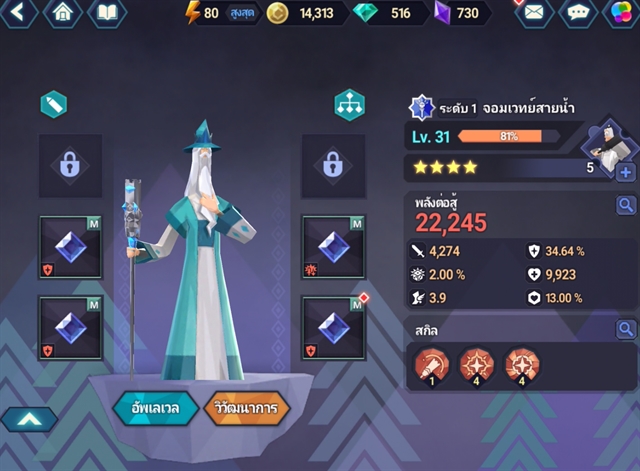Tap the orange วิวัฒนาการ evolution button
This screenshot has width=640, height=471.
(245, 408)
